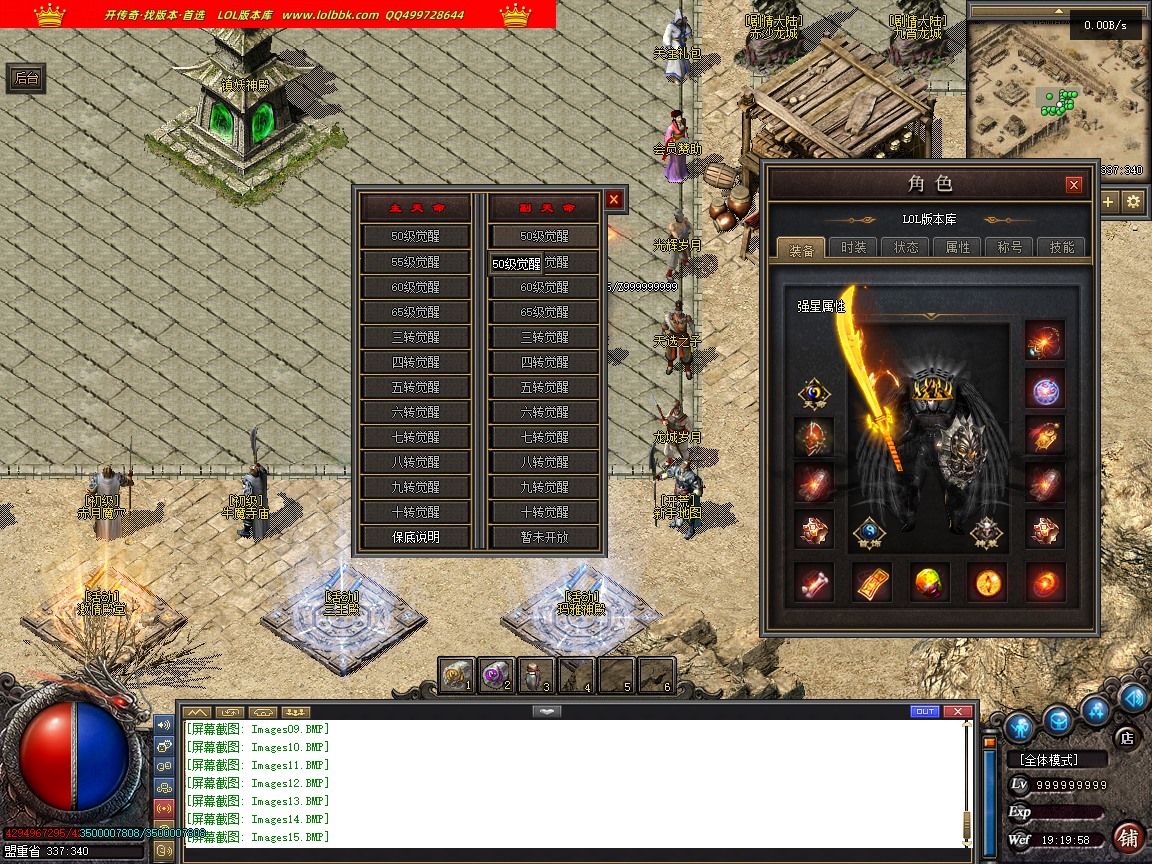
Task: Close the 天命 awakening menu
Action: tap(614, 200)
